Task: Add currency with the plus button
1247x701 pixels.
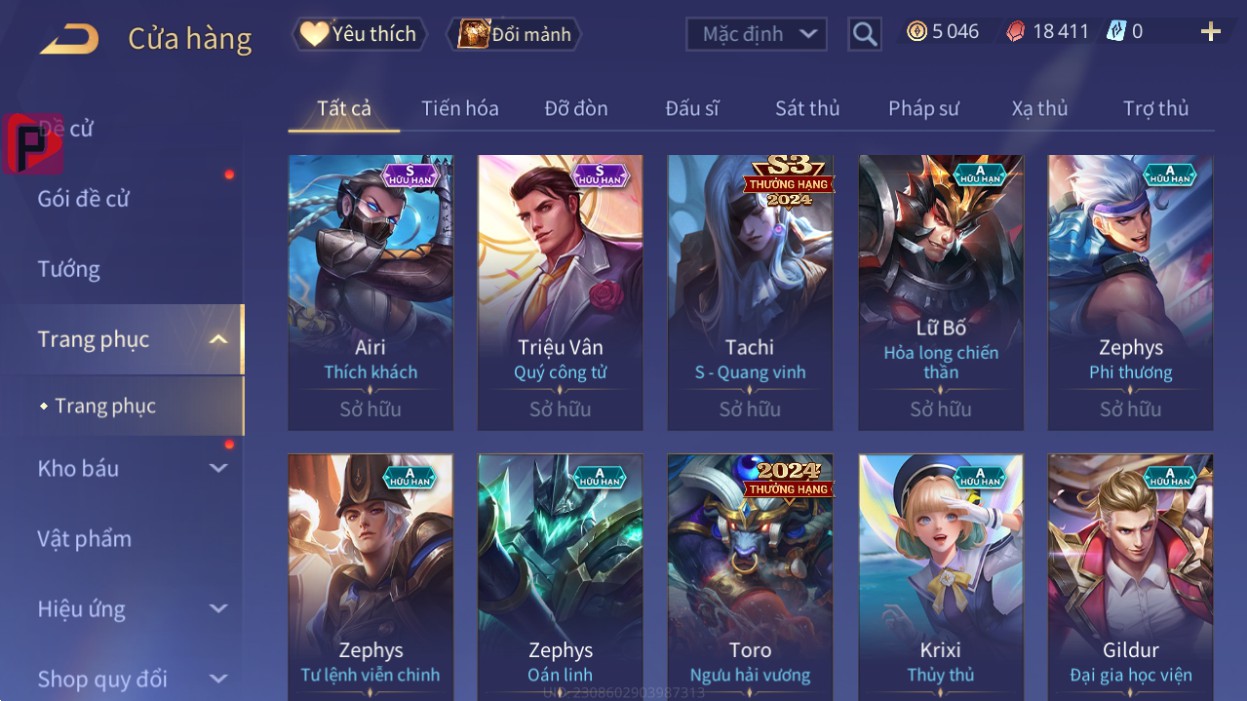Action: 1210,32
